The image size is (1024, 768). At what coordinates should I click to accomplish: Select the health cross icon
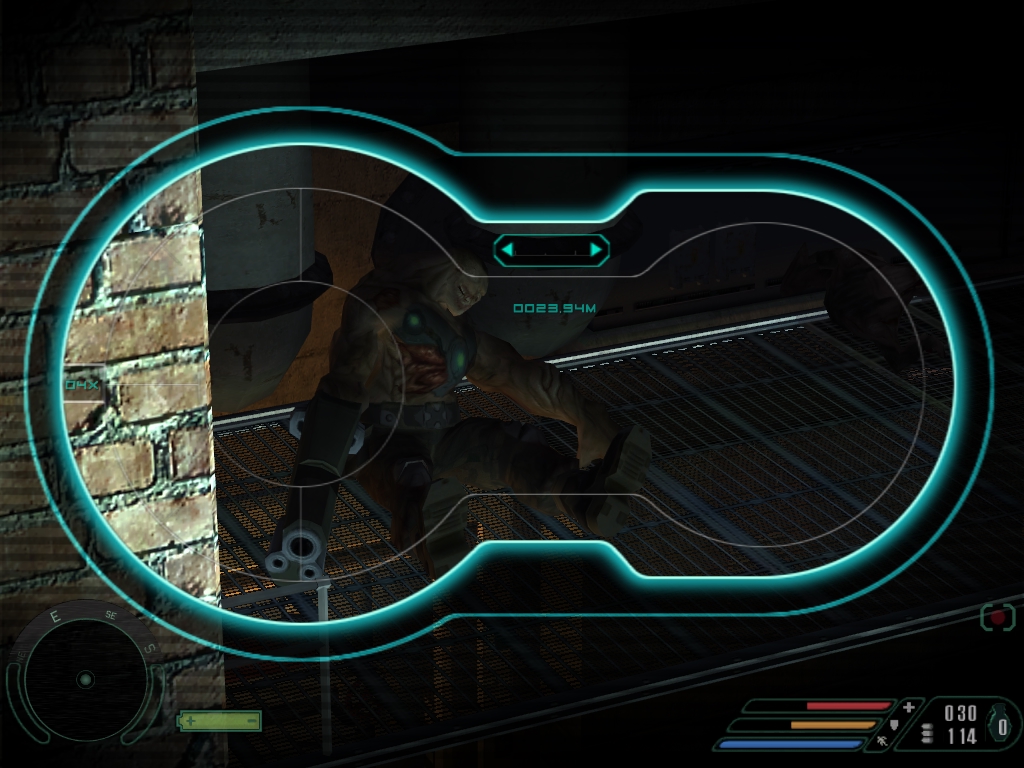908,707
